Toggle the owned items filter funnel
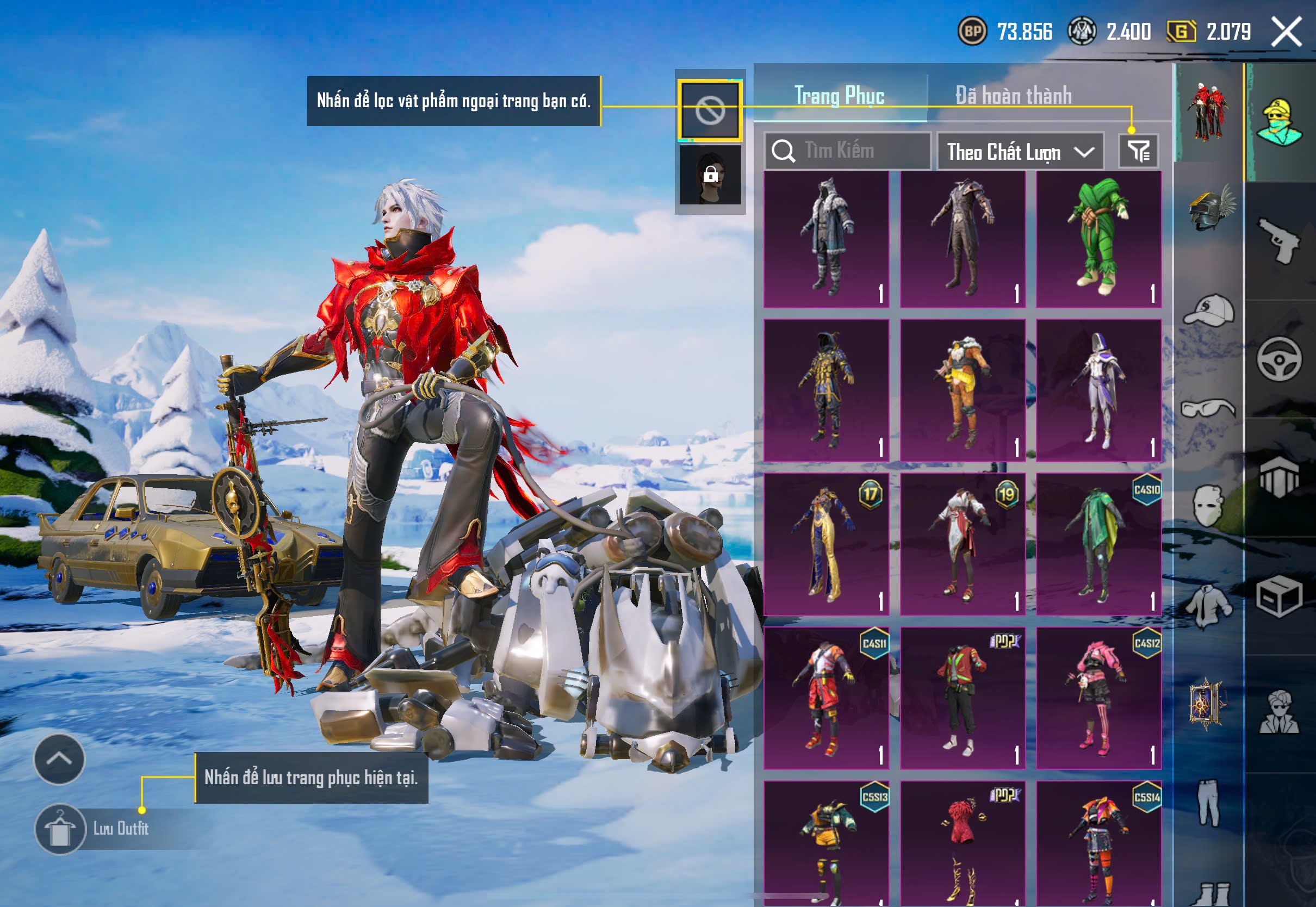The width and height of the screenshot is (1316, 907). pos(1138,151)
